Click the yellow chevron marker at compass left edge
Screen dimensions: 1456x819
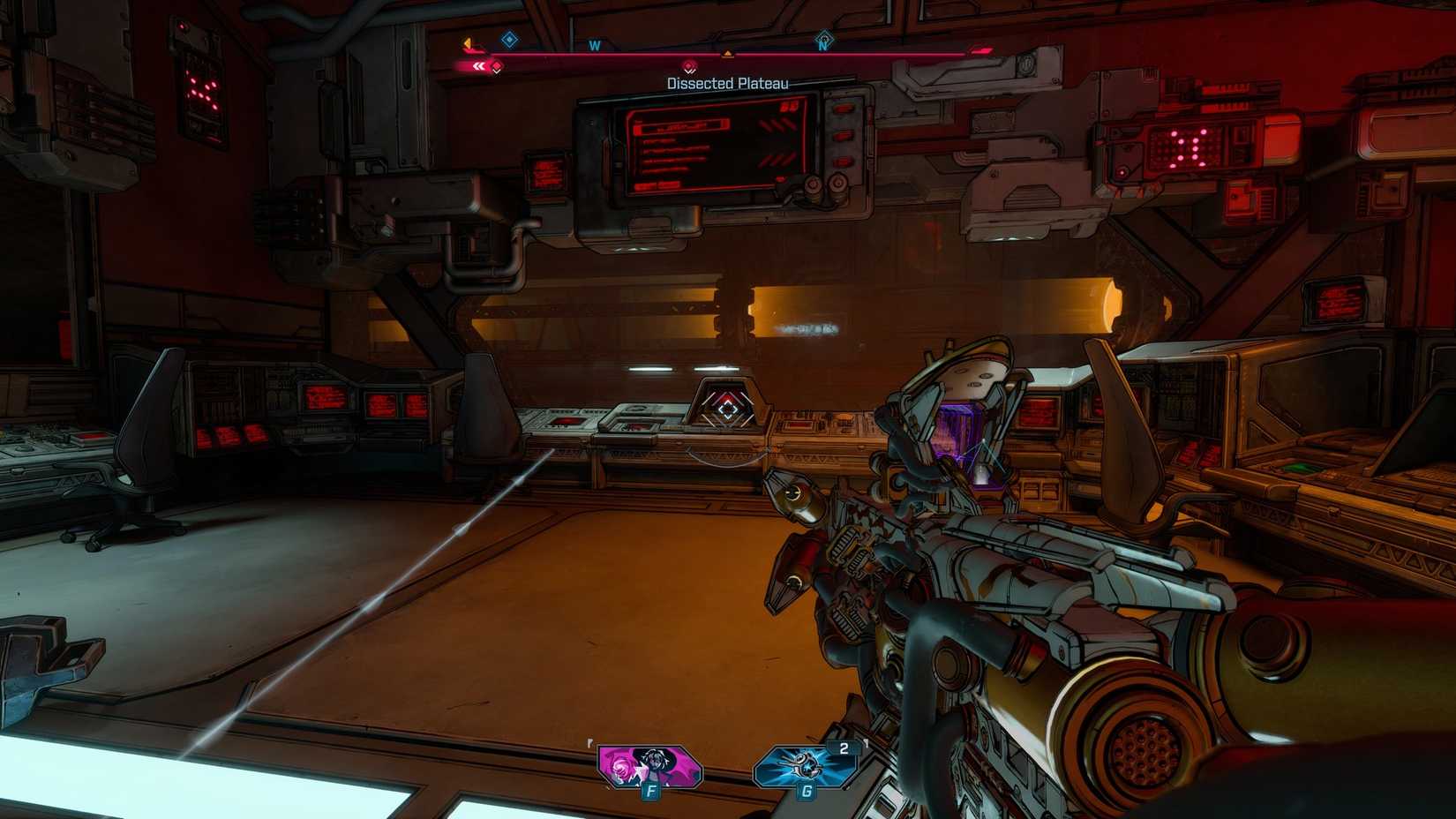[467, 42]
